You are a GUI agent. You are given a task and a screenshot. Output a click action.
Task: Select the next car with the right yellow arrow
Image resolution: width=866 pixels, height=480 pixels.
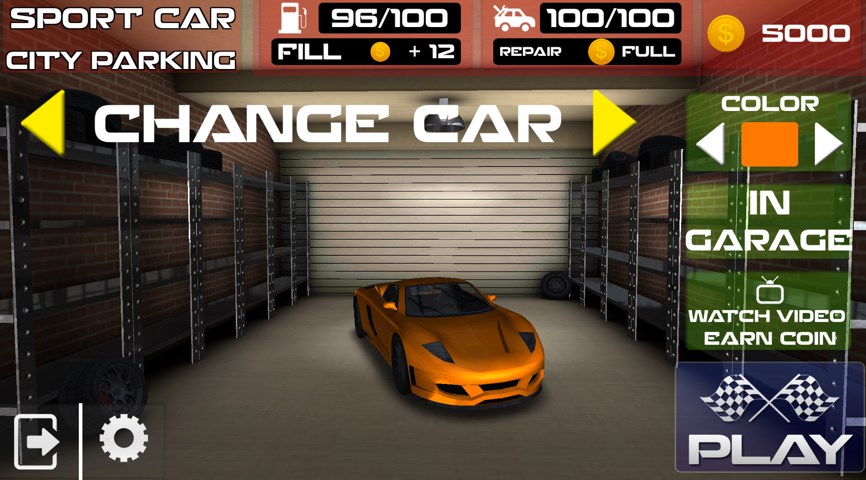[x=613, y=122]
